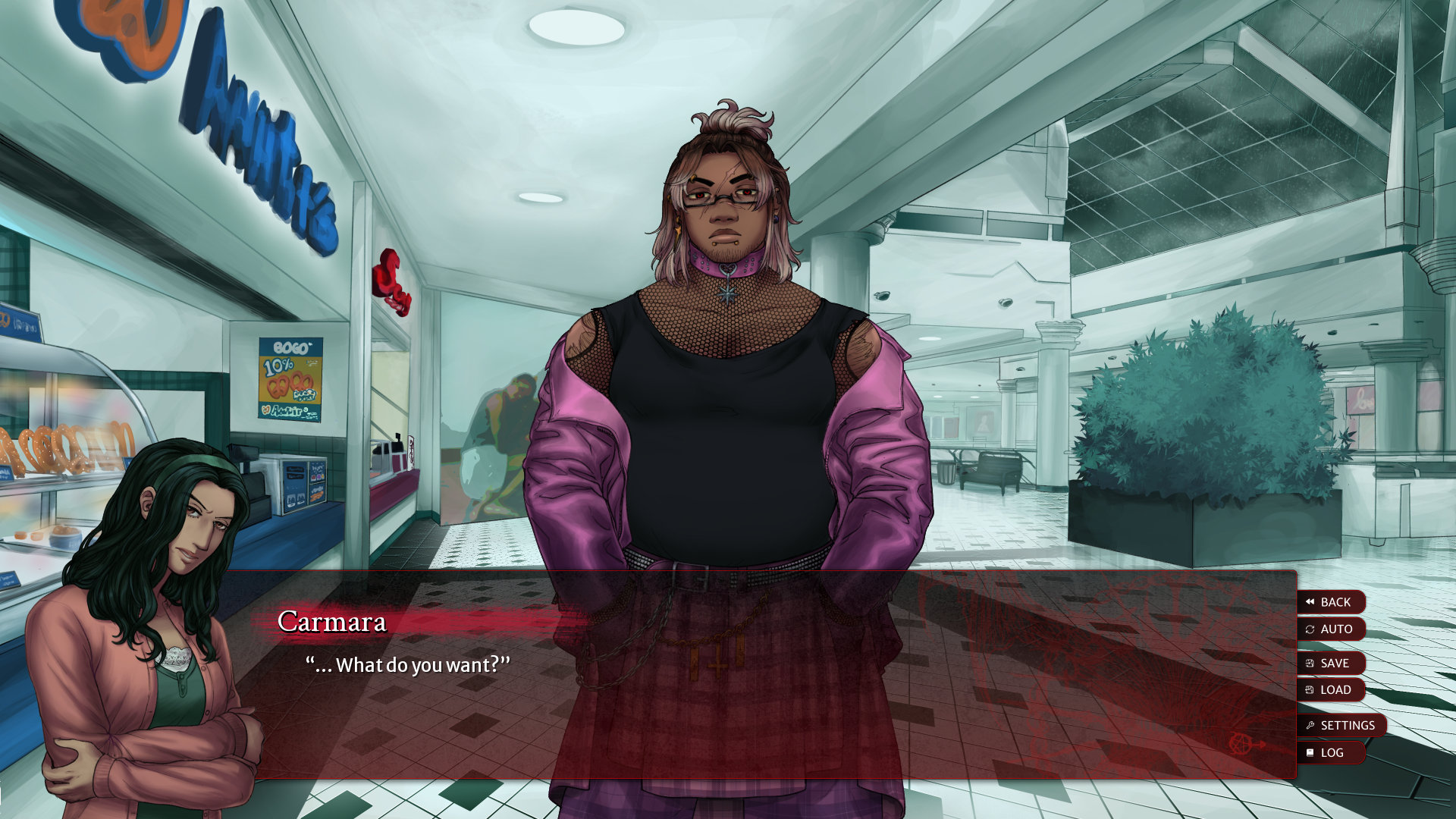Screen dimensions: 1456x819
Task: Toggle AUTO dialogue advance
Action: (1331, 629)
